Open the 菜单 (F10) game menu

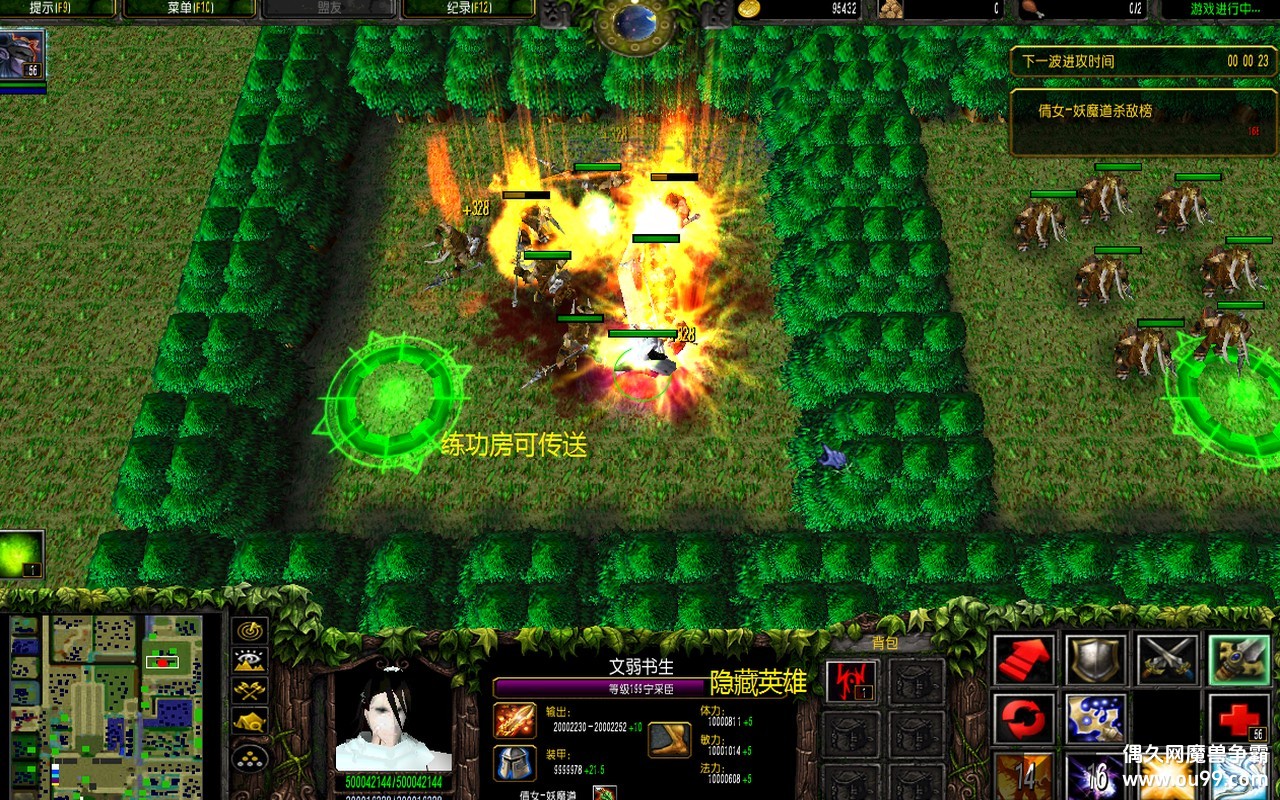coord(190,8)
